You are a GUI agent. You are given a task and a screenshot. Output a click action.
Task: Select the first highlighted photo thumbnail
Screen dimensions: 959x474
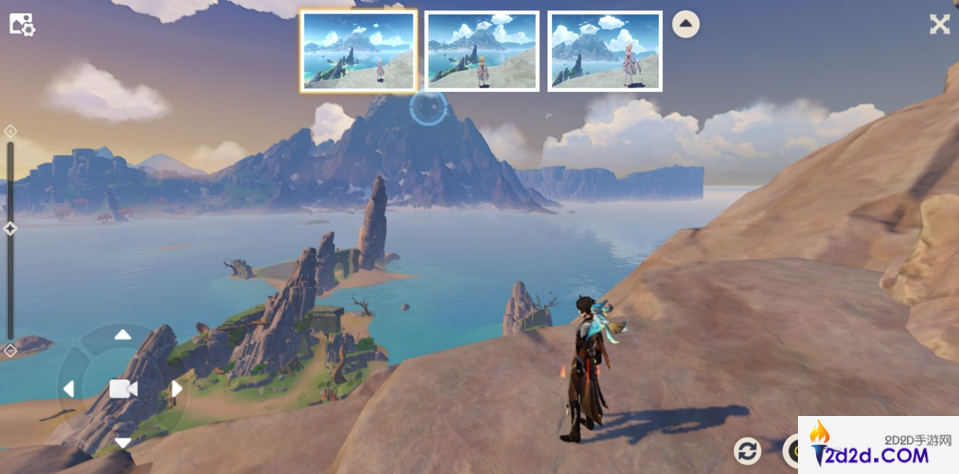coord(358,51)
